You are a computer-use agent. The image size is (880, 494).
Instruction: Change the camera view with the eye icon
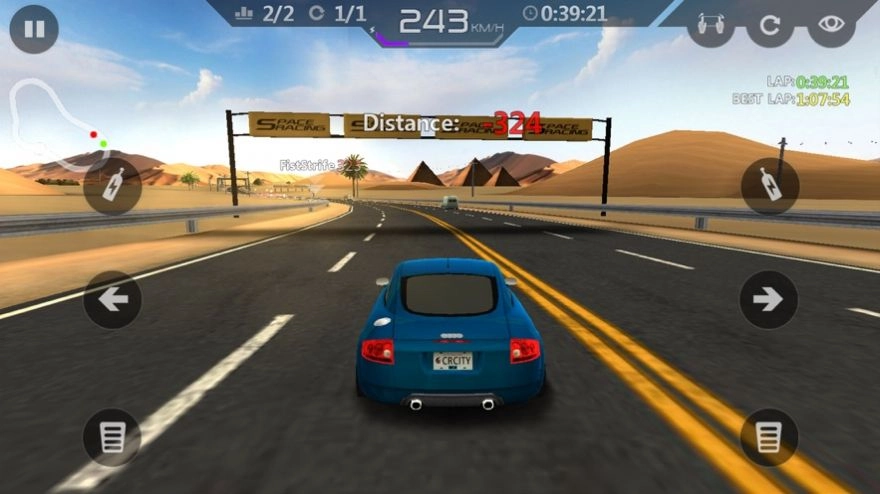831,25
